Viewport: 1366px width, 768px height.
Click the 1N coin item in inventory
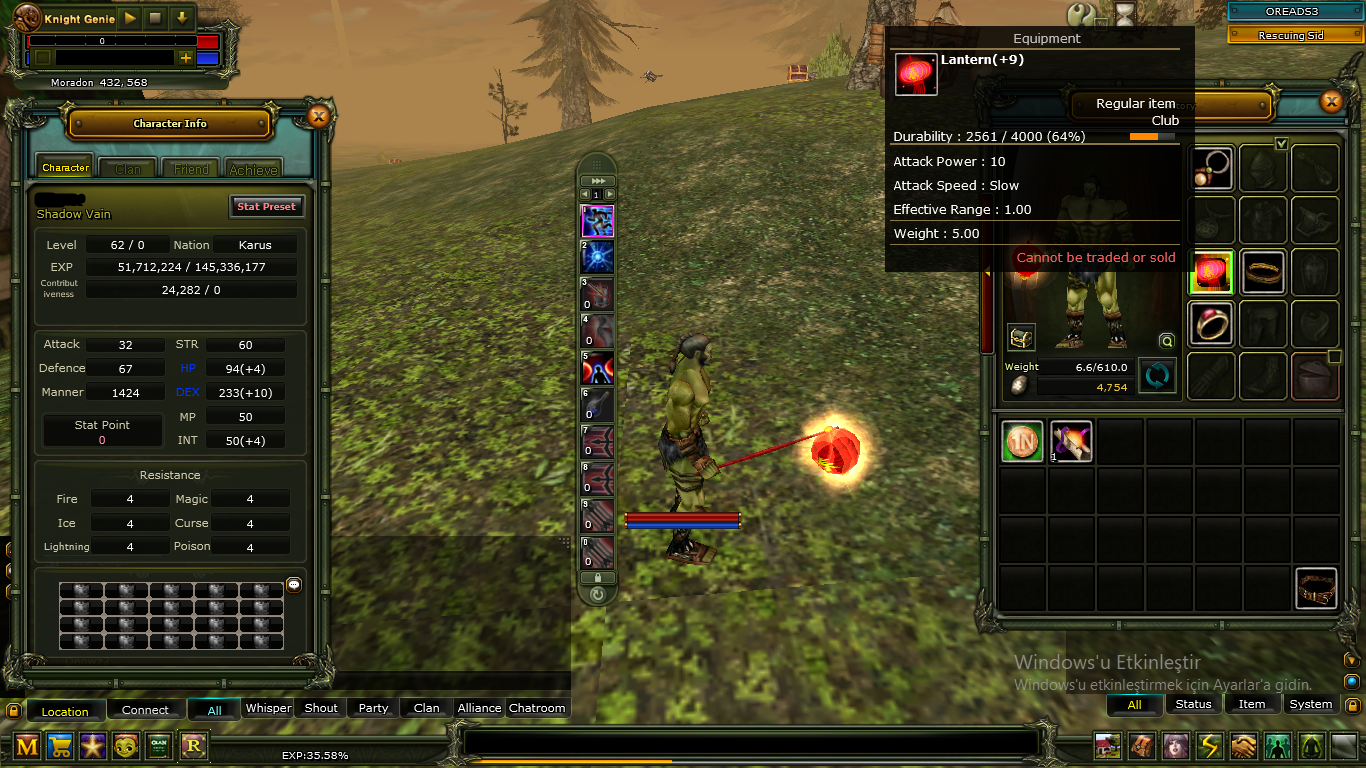pos(1022,441)
